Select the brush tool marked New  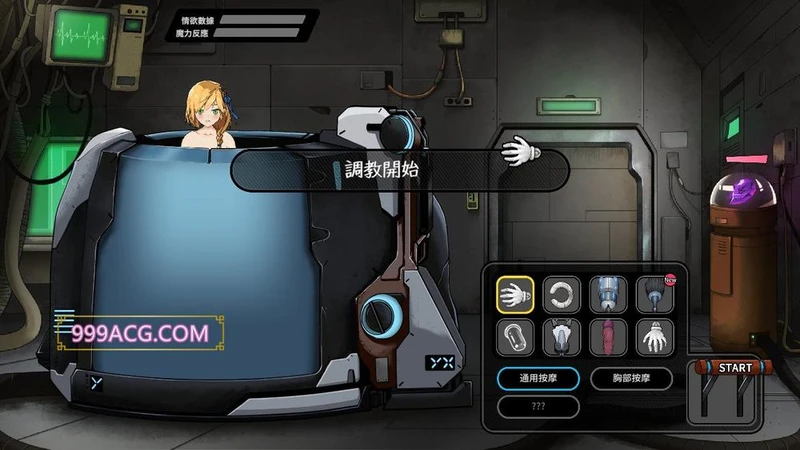tap(655, 294)
